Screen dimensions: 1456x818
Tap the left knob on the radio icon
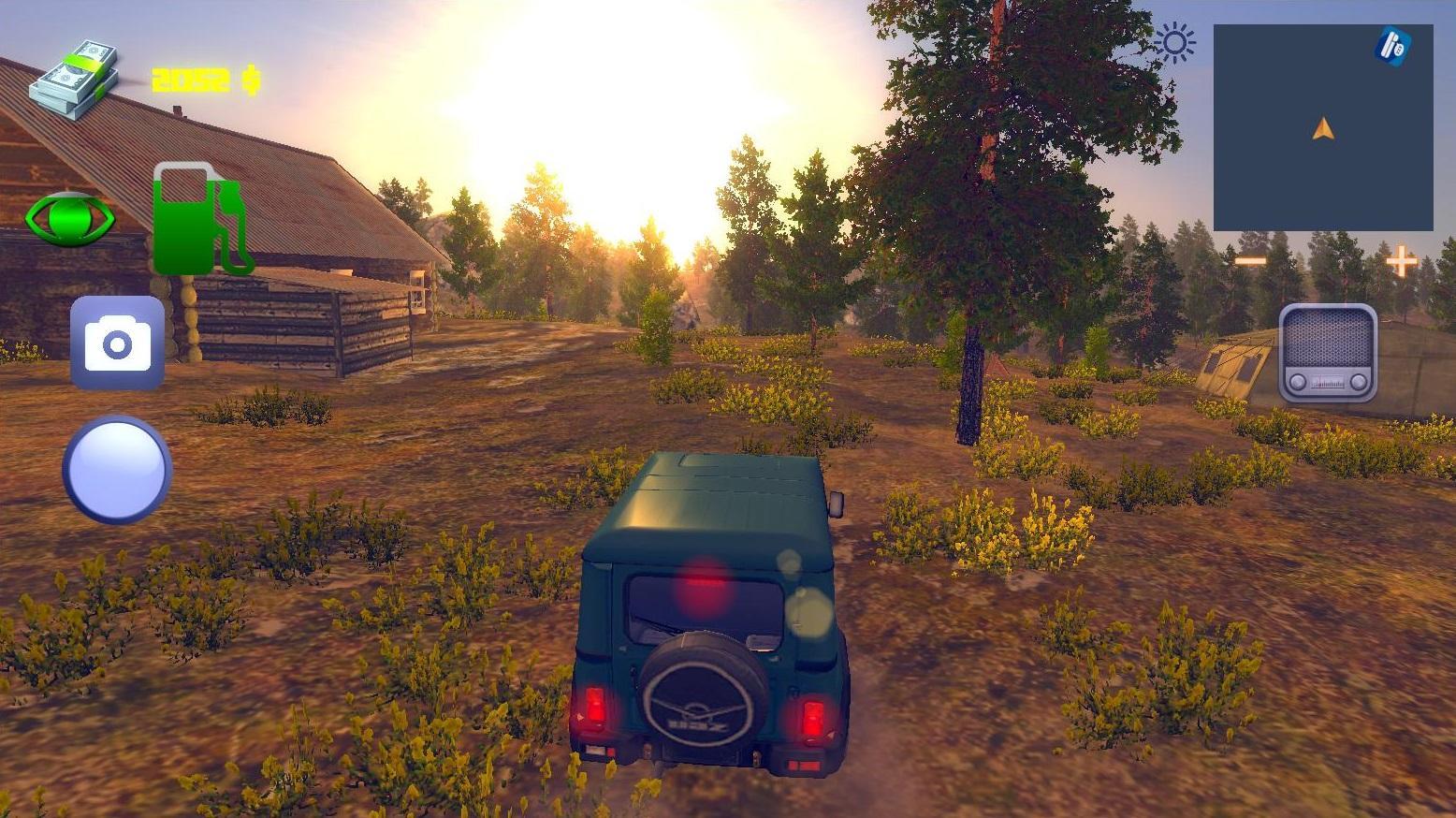coord(1298,381)
